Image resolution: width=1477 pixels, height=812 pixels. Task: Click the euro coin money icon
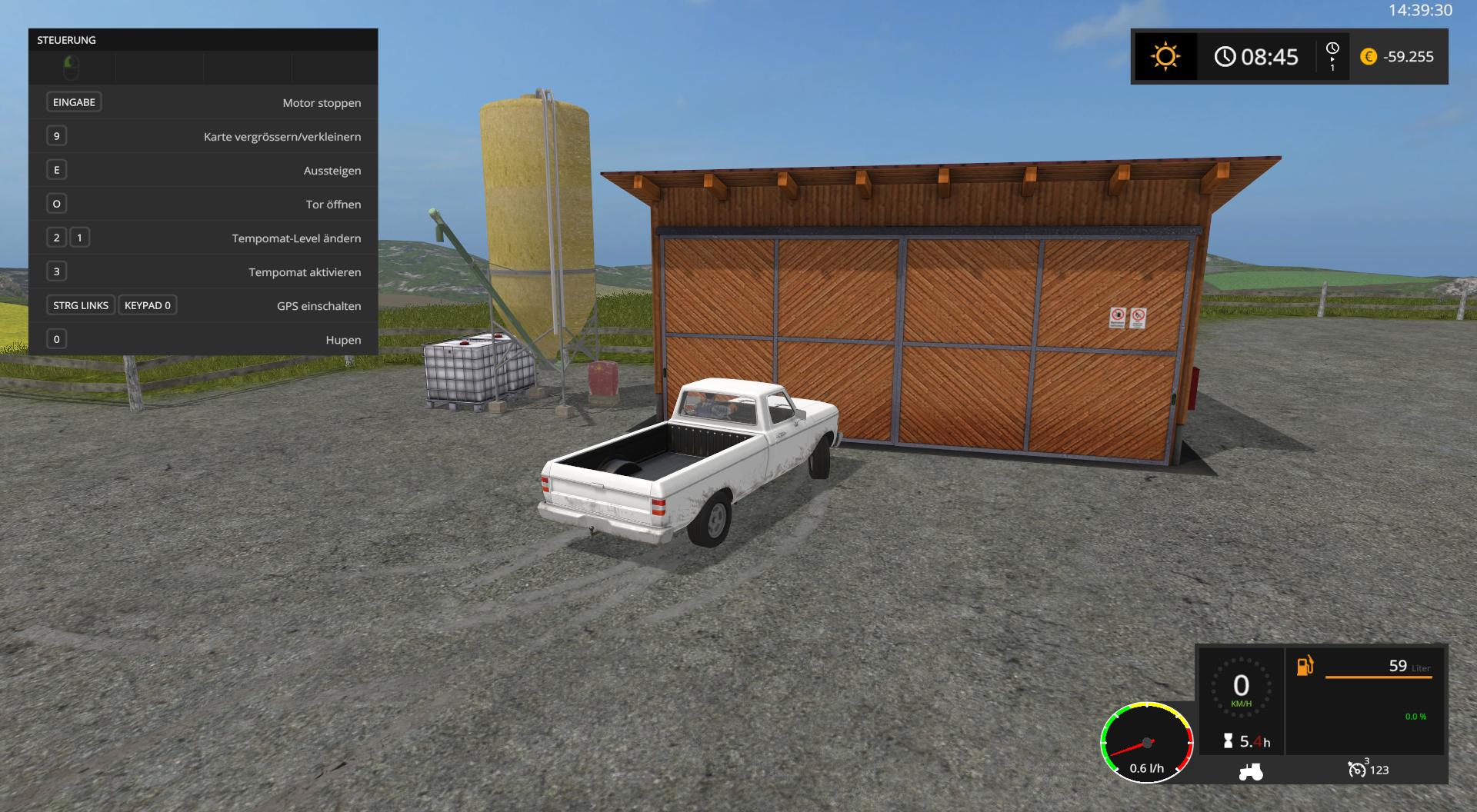click(1368, 57)
